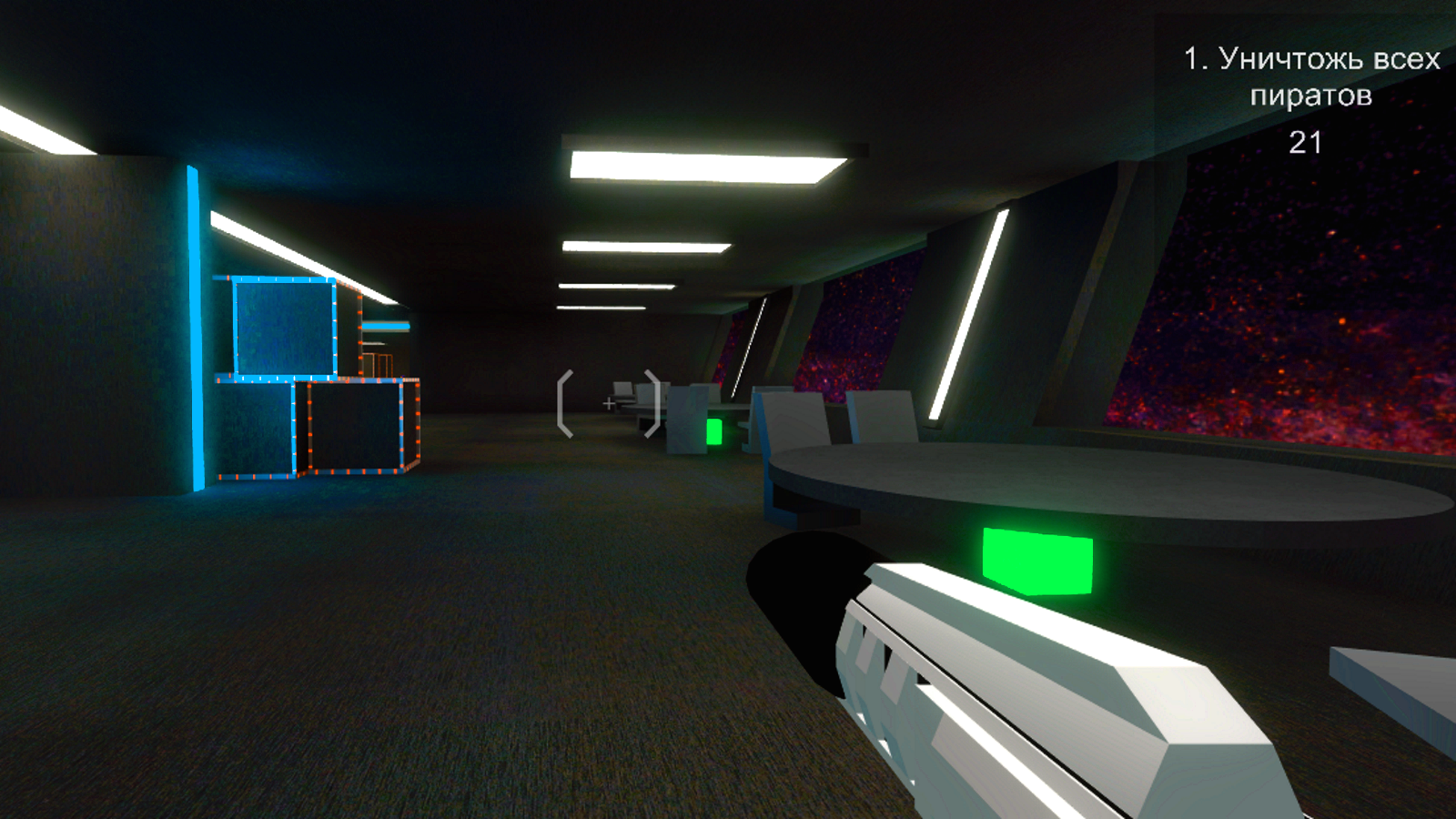Click the blue-glowing crate on the left
The width and height of the screenshot is (1456, 819).
pos(282,328)
